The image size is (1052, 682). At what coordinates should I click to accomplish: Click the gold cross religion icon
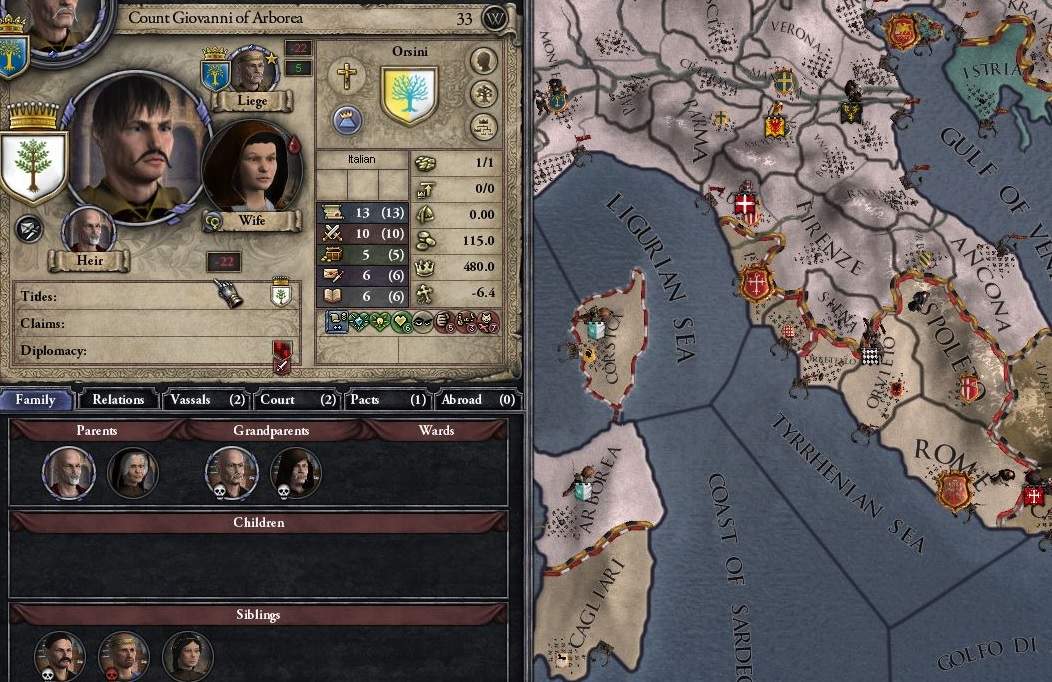click(347, 76)
